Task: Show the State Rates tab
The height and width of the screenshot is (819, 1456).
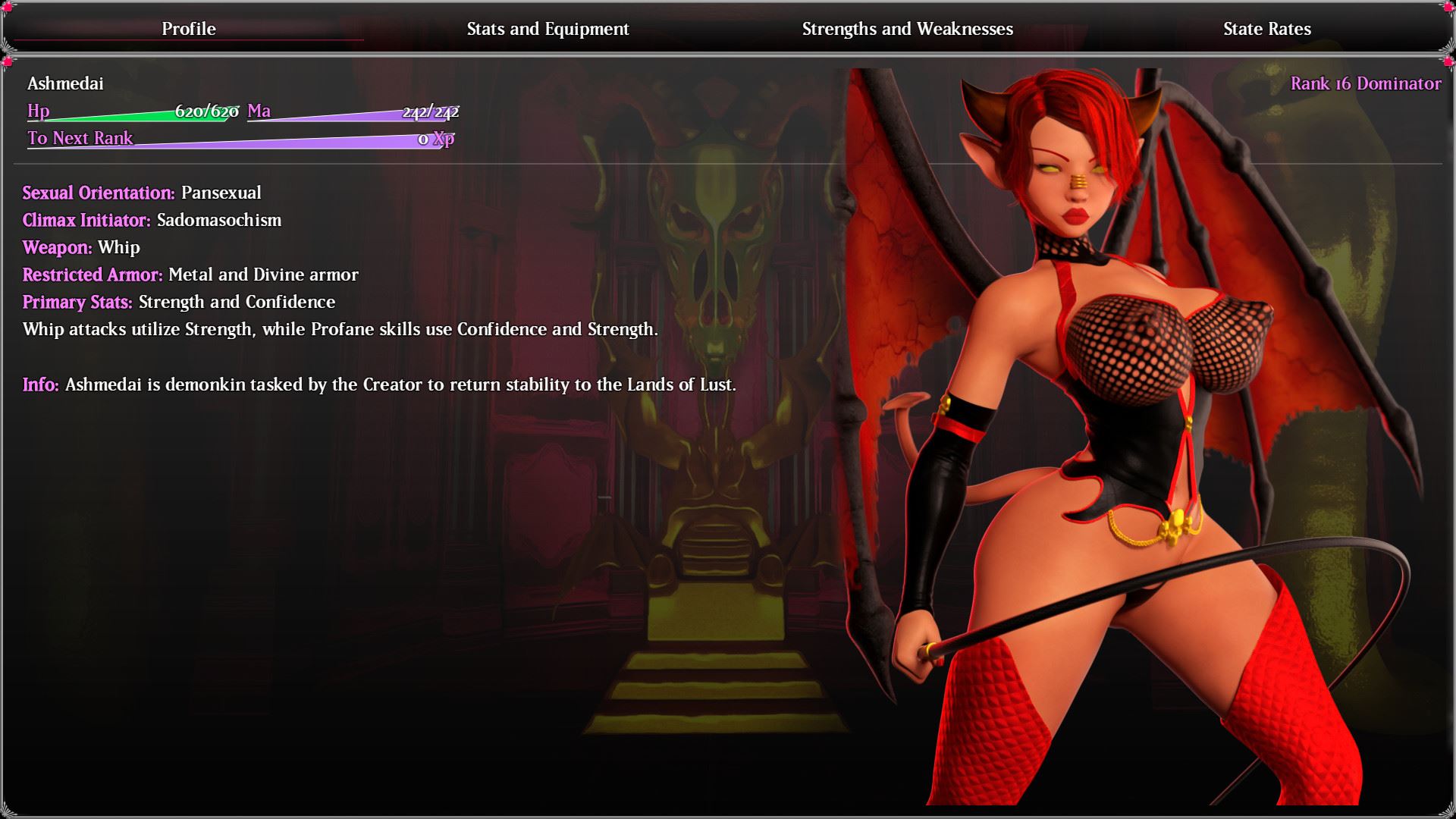Action: click(x=1266, y=29)
